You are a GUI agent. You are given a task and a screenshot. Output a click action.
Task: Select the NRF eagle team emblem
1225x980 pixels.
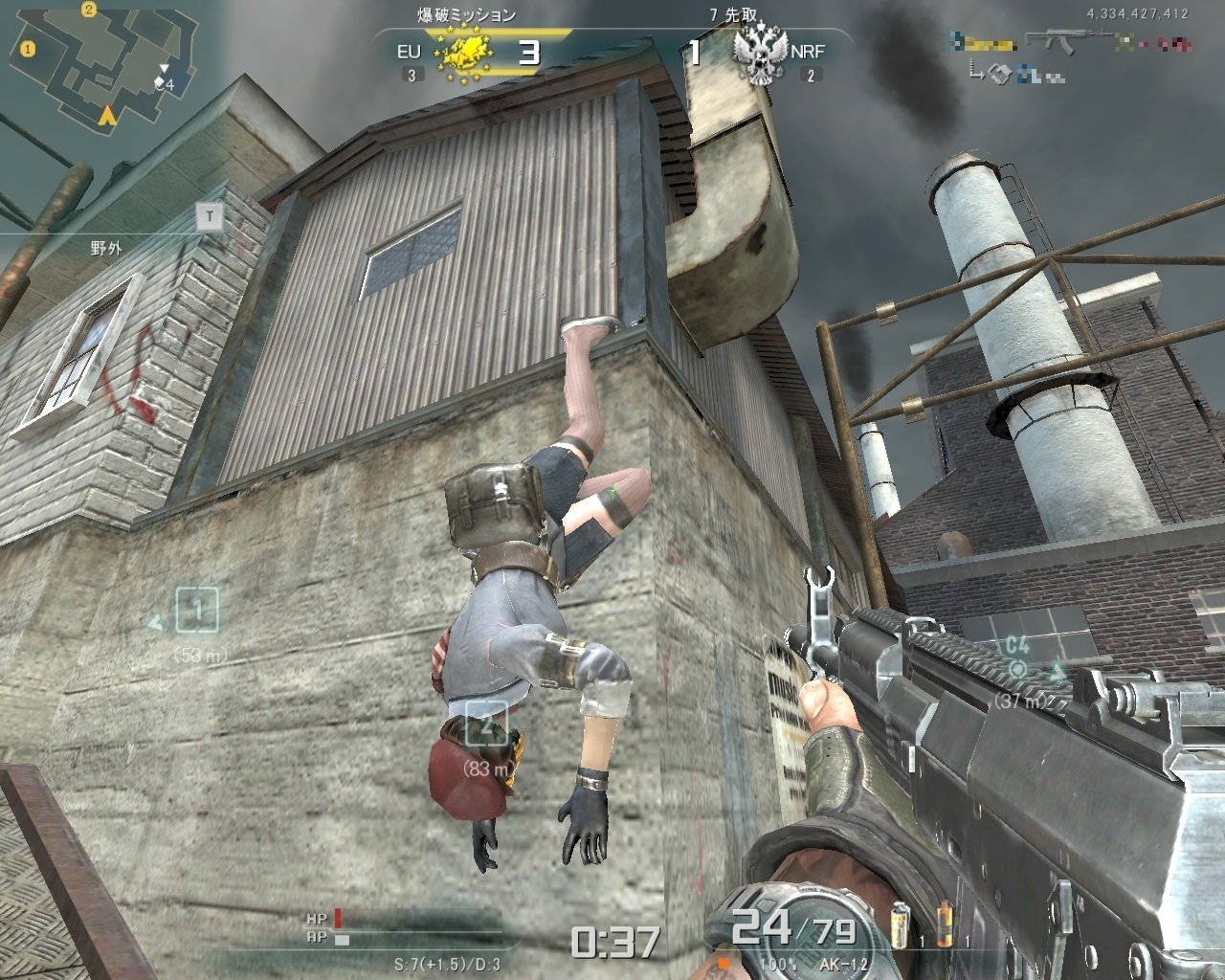click(760, 55)
